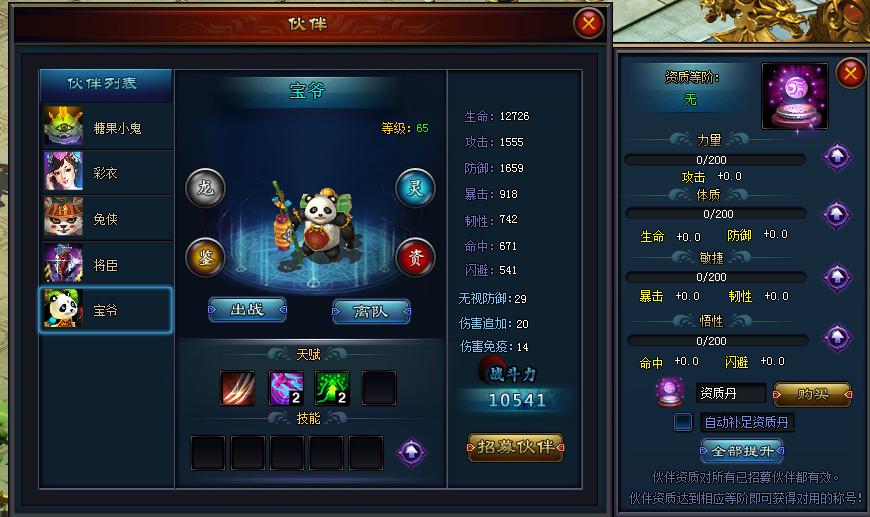Buy 资质丹 with the 购买 button
870x517 pixels.
tap(811, 393)
